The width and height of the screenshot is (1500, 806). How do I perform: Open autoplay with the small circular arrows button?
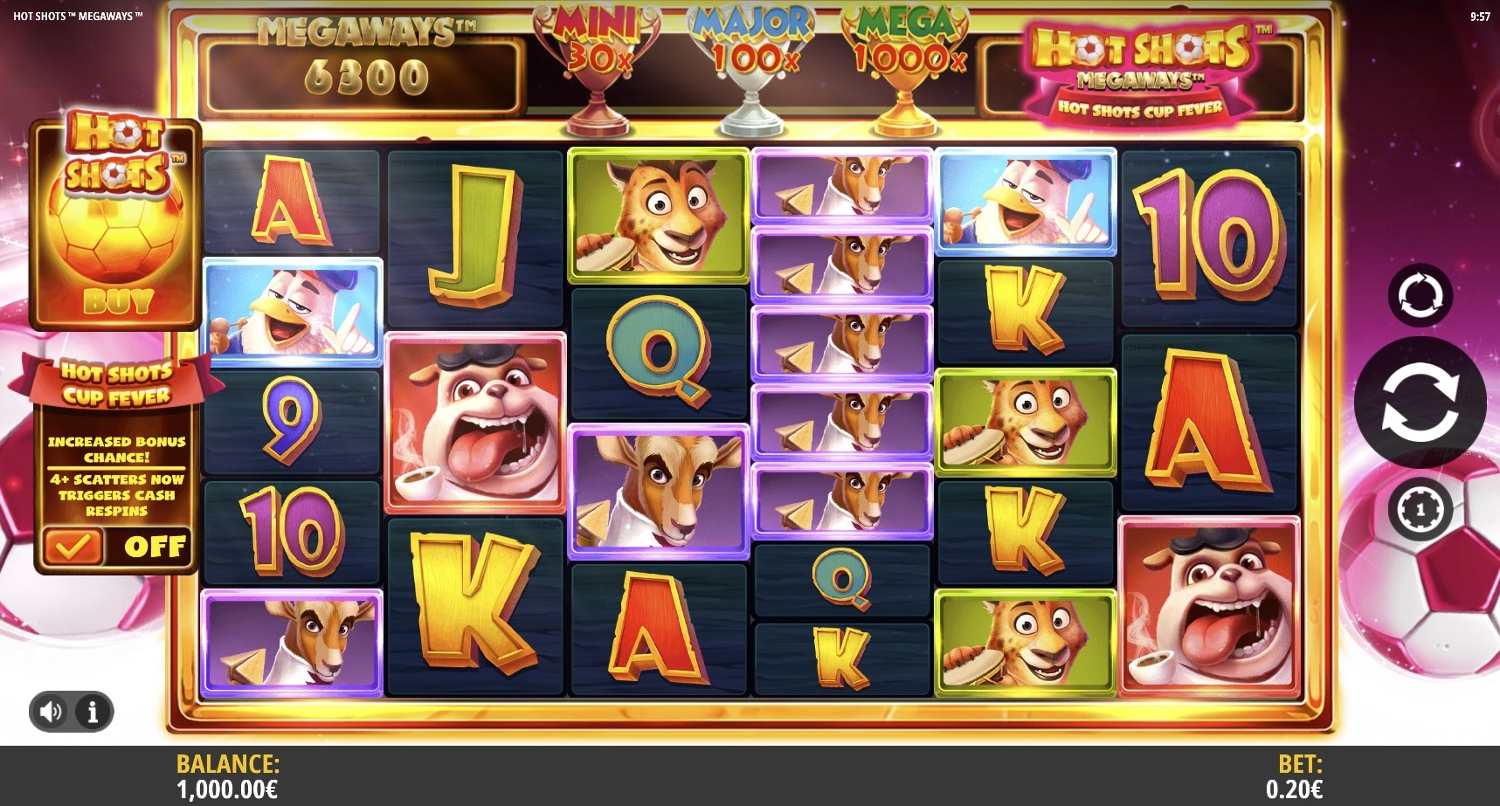pos(1420,296)
